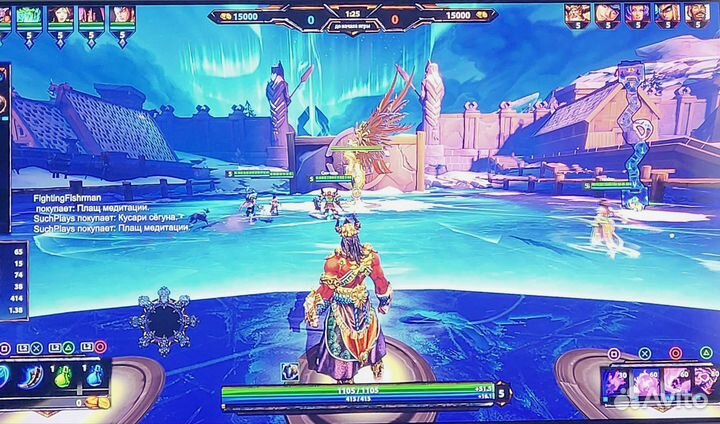Click the Avito watermark logo

pos(663,399)
